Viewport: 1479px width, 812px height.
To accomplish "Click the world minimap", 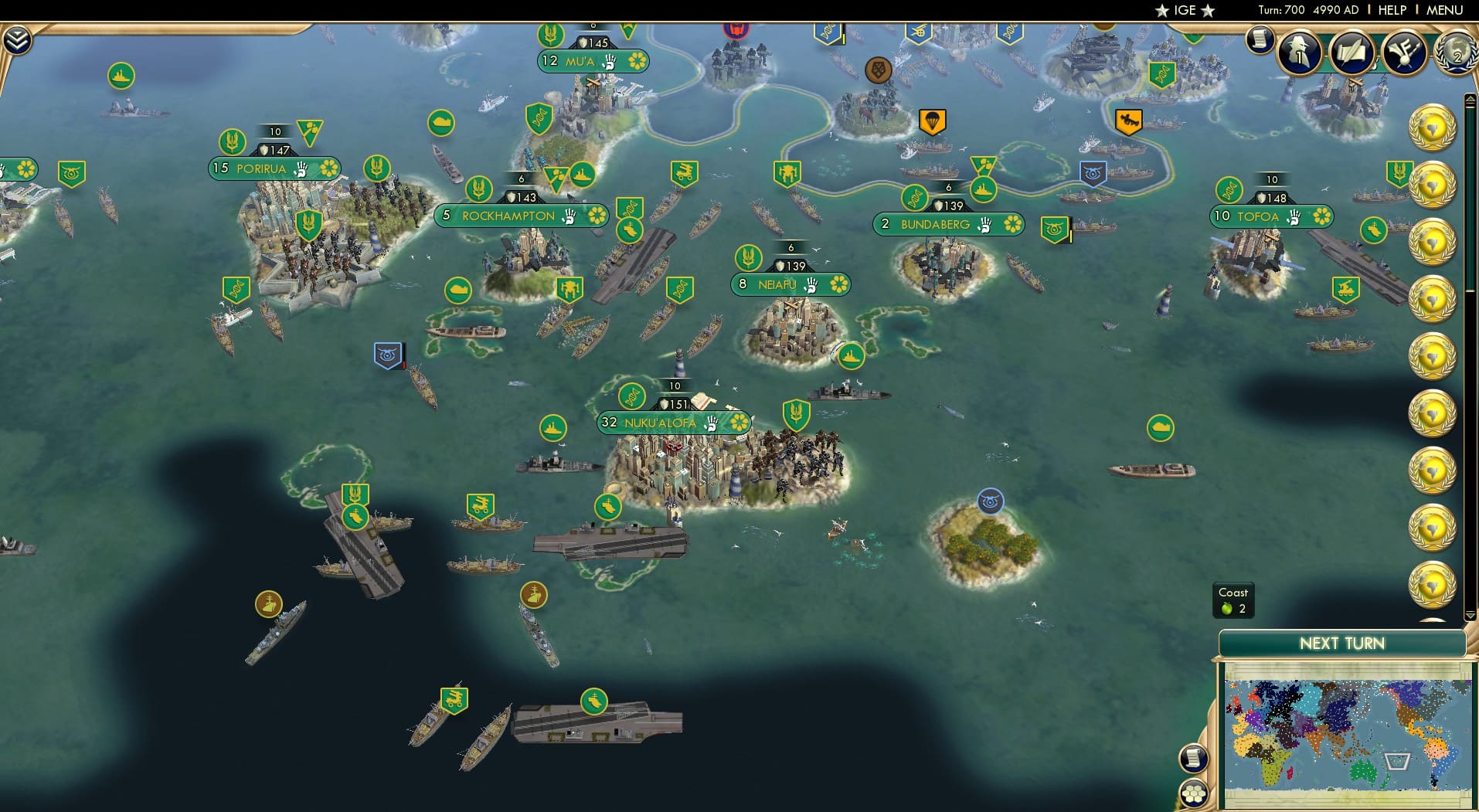I will pos(1348,735).
